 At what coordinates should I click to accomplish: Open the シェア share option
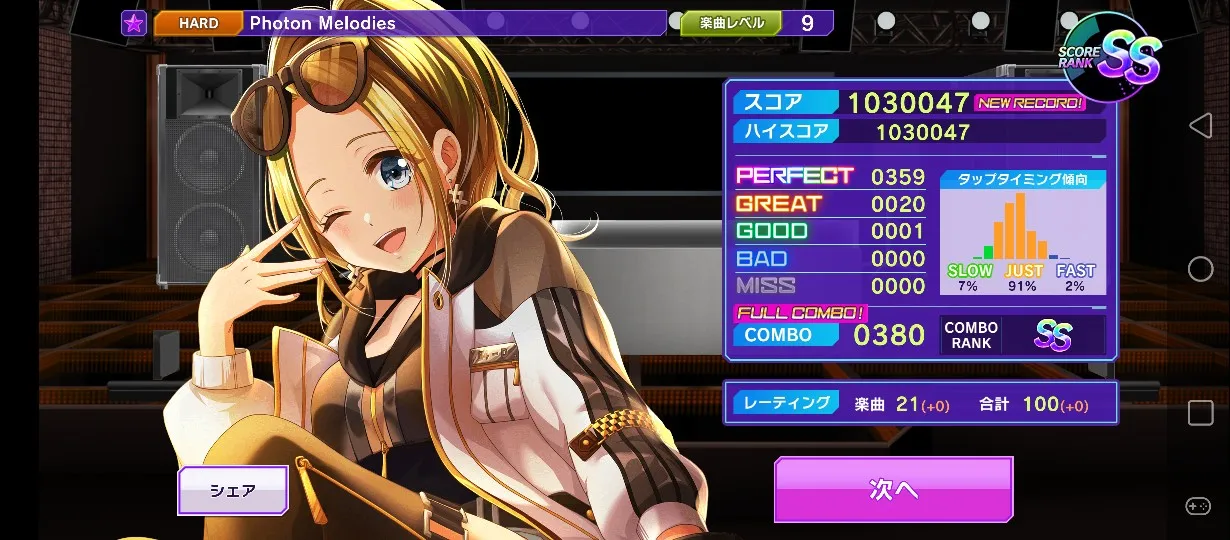coord(233,490)
